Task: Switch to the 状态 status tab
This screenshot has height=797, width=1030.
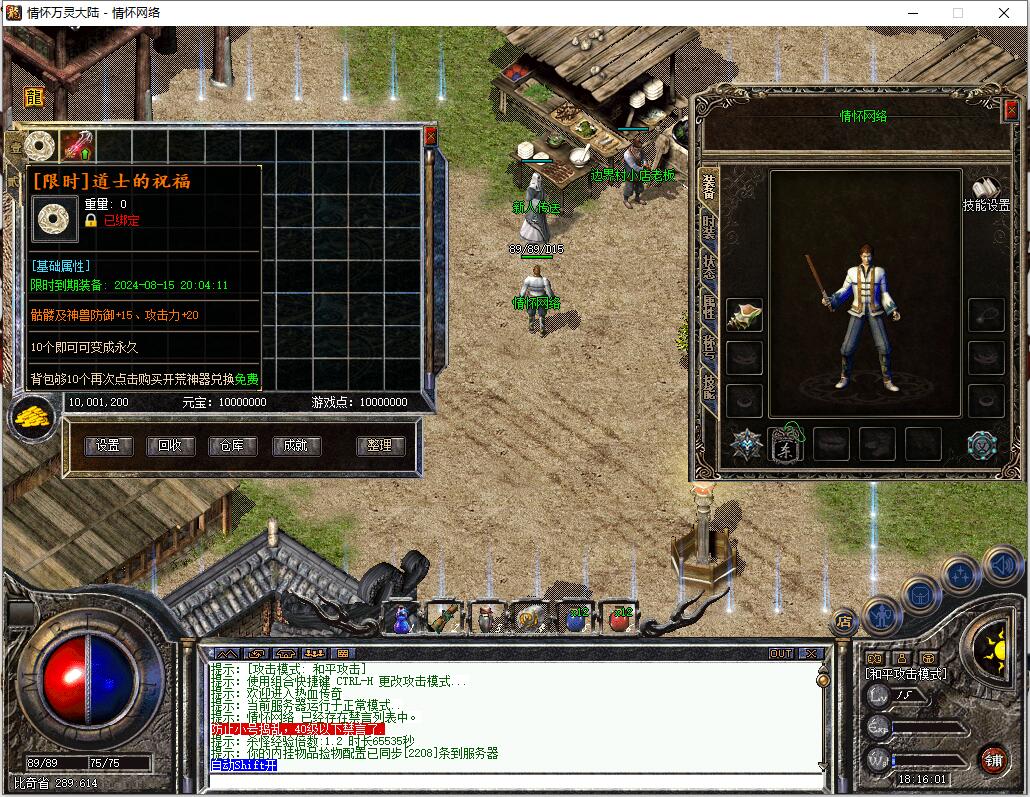Action: tap(708, 267)
